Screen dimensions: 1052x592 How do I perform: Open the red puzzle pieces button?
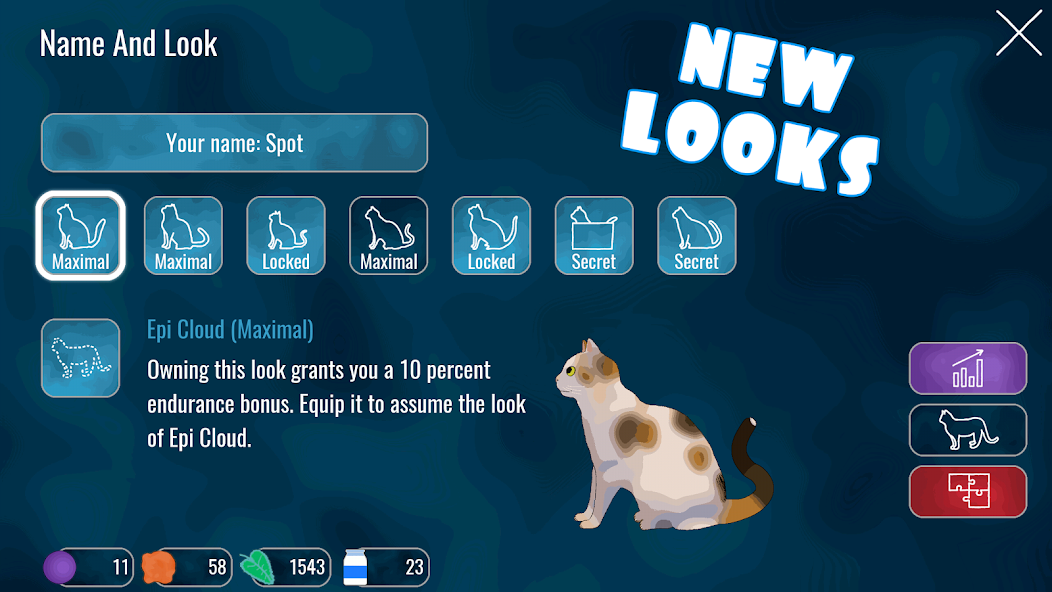(967, 491)
